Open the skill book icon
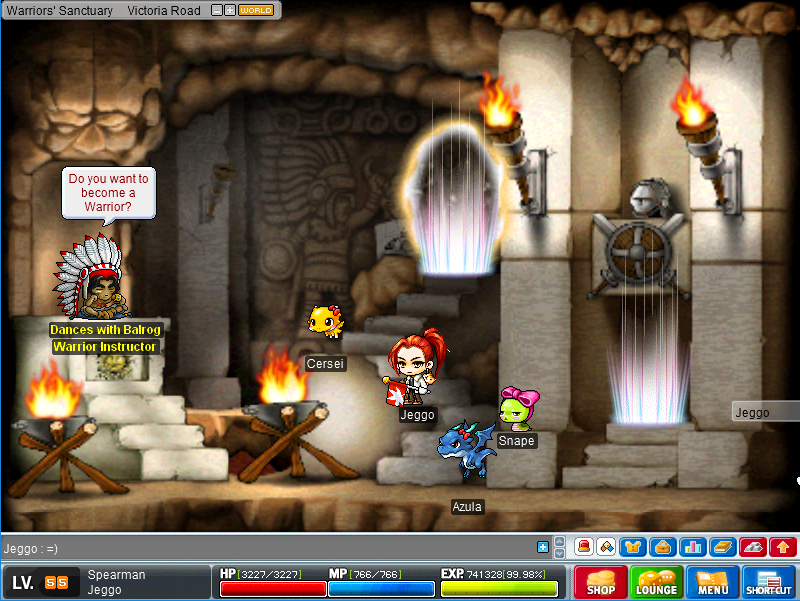This screenshot has height=601, width=800. pyautogui.click(x=723, y=547)
